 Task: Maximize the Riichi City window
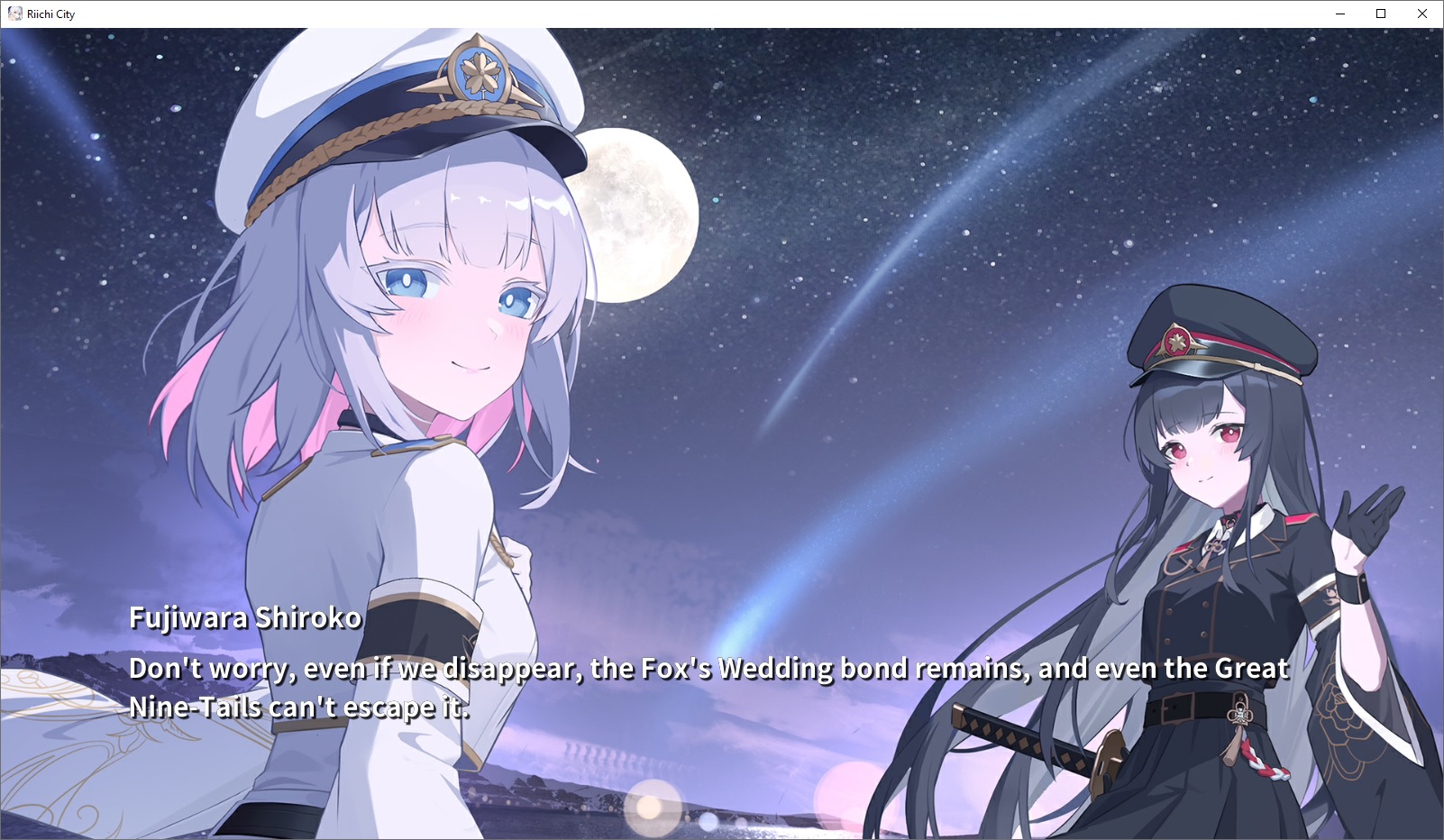pyautogui.click(x=1380, y=14)
